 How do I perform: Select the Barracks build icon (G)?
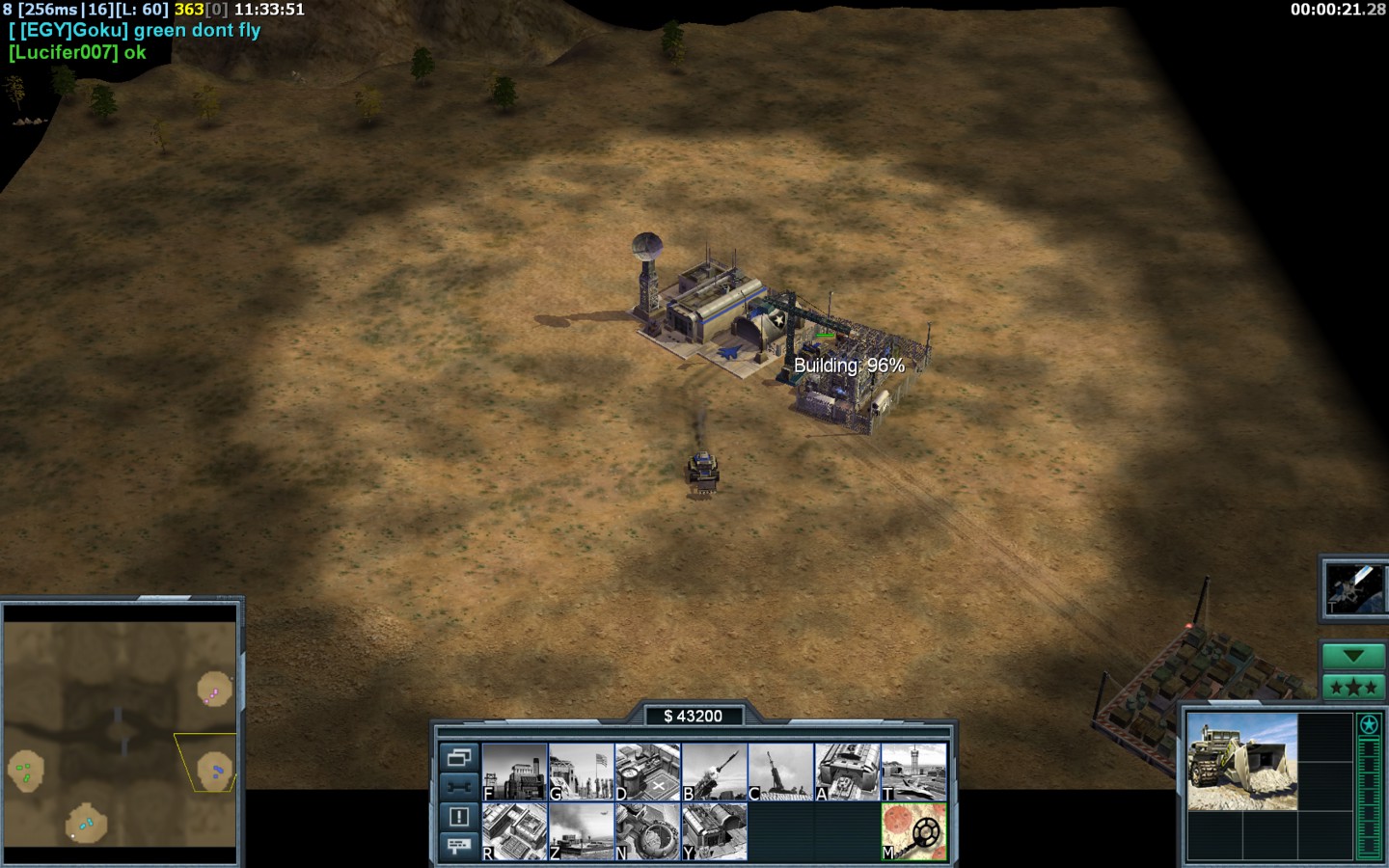pyautogui.click(x=582, y=772)
